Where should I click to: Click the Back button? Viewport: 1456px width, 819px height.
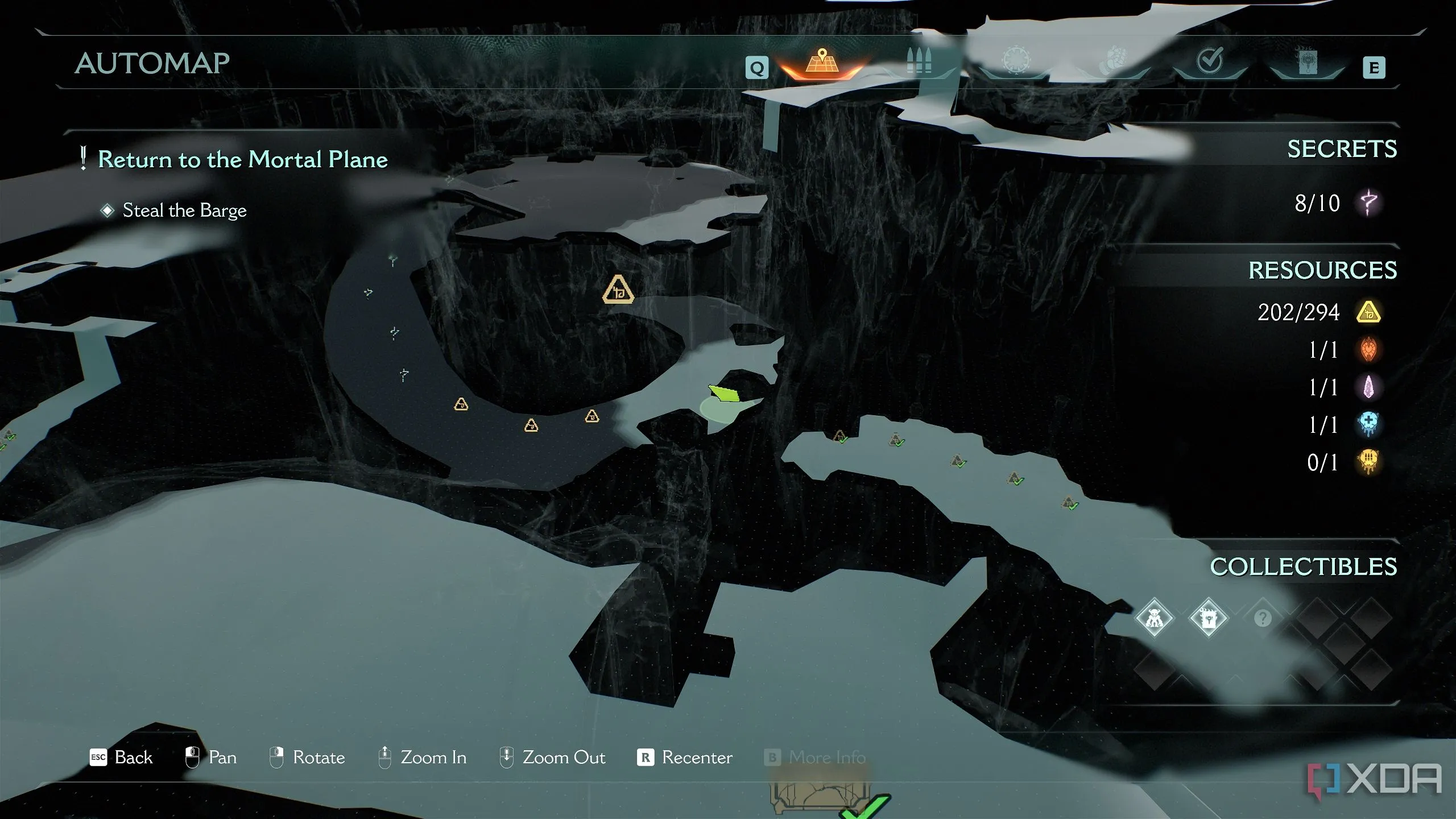point(122,758)
